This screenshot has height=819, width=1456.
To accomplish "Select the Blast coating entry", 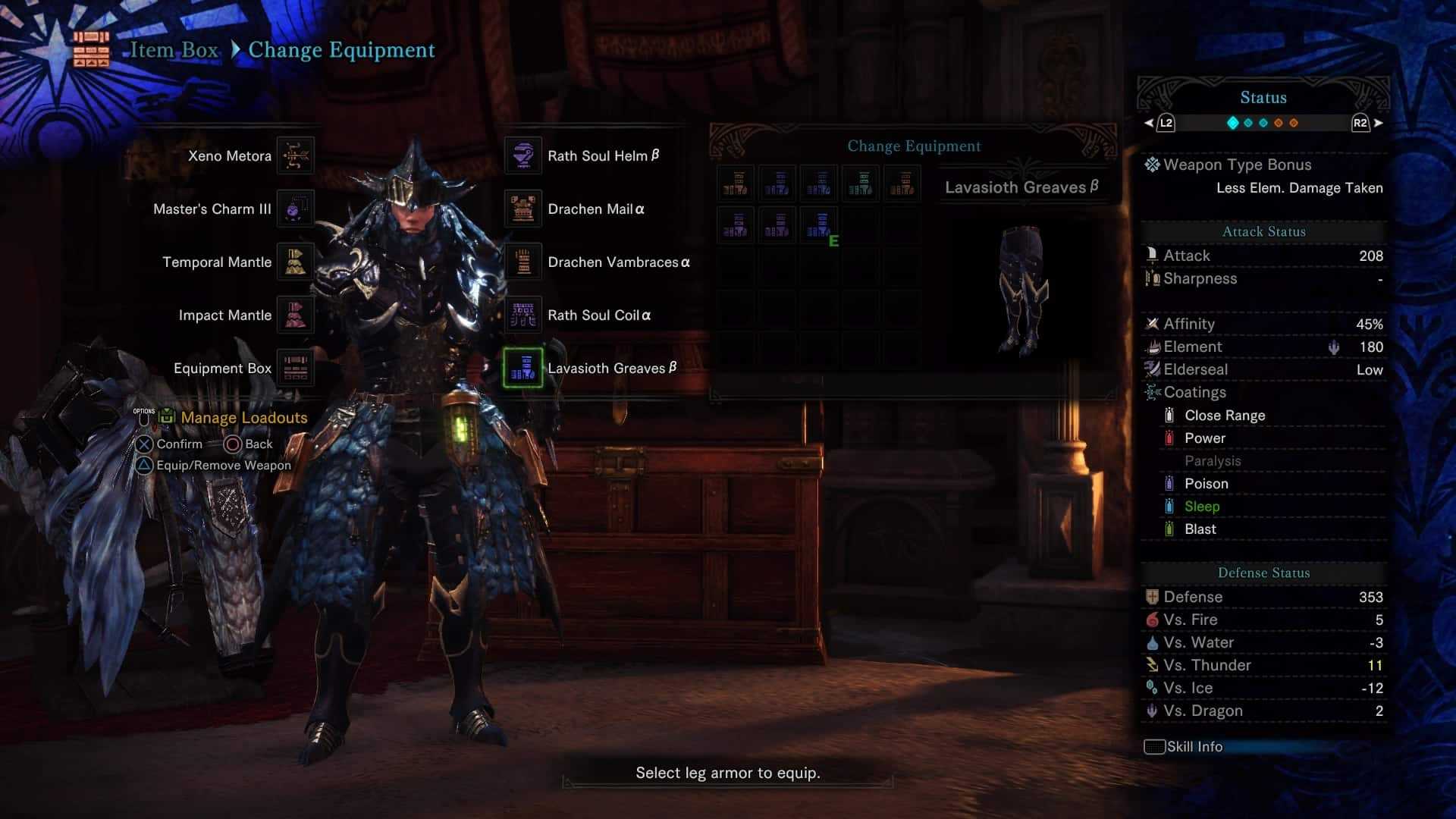I will click(1200, 529).
